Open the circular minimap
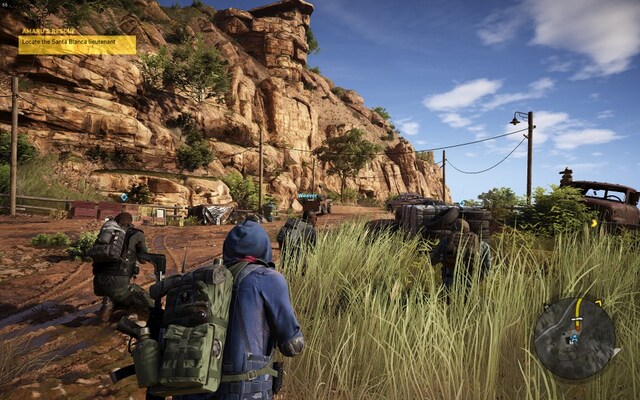Viewport: 640px width, 400px height. 574,338
